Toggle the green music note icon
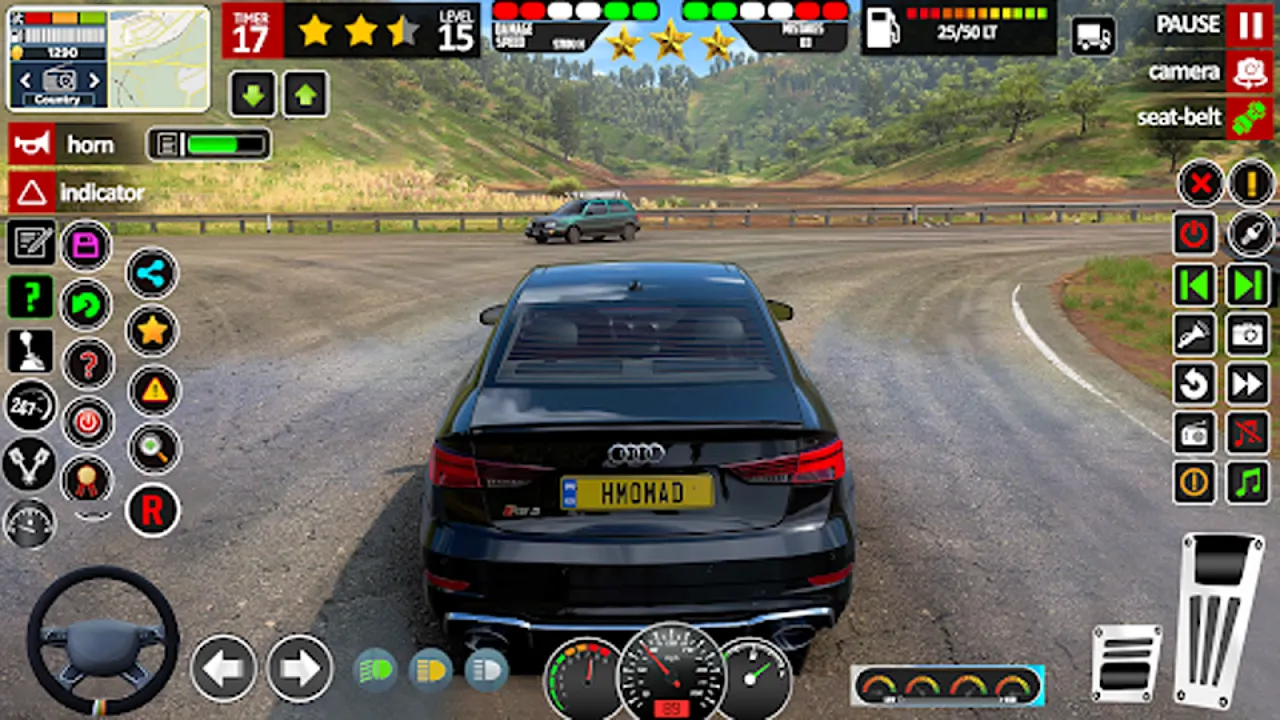Image resolution: width=1280 pixels, height=720 pixels. pyautogui.click(x=1248, y=483)
